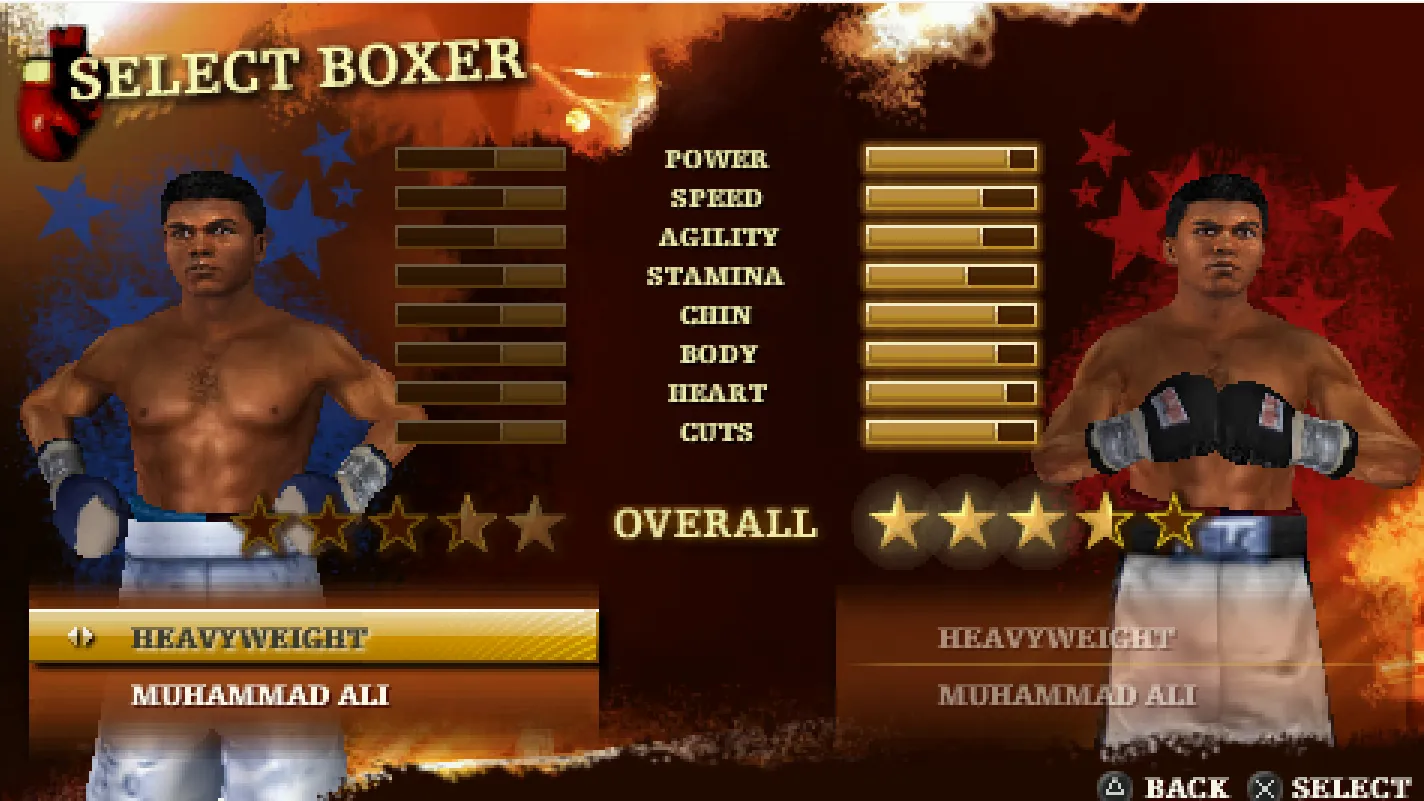
Task: Choose the white Muhammad Ali boxer name
Action: [260, 695]
